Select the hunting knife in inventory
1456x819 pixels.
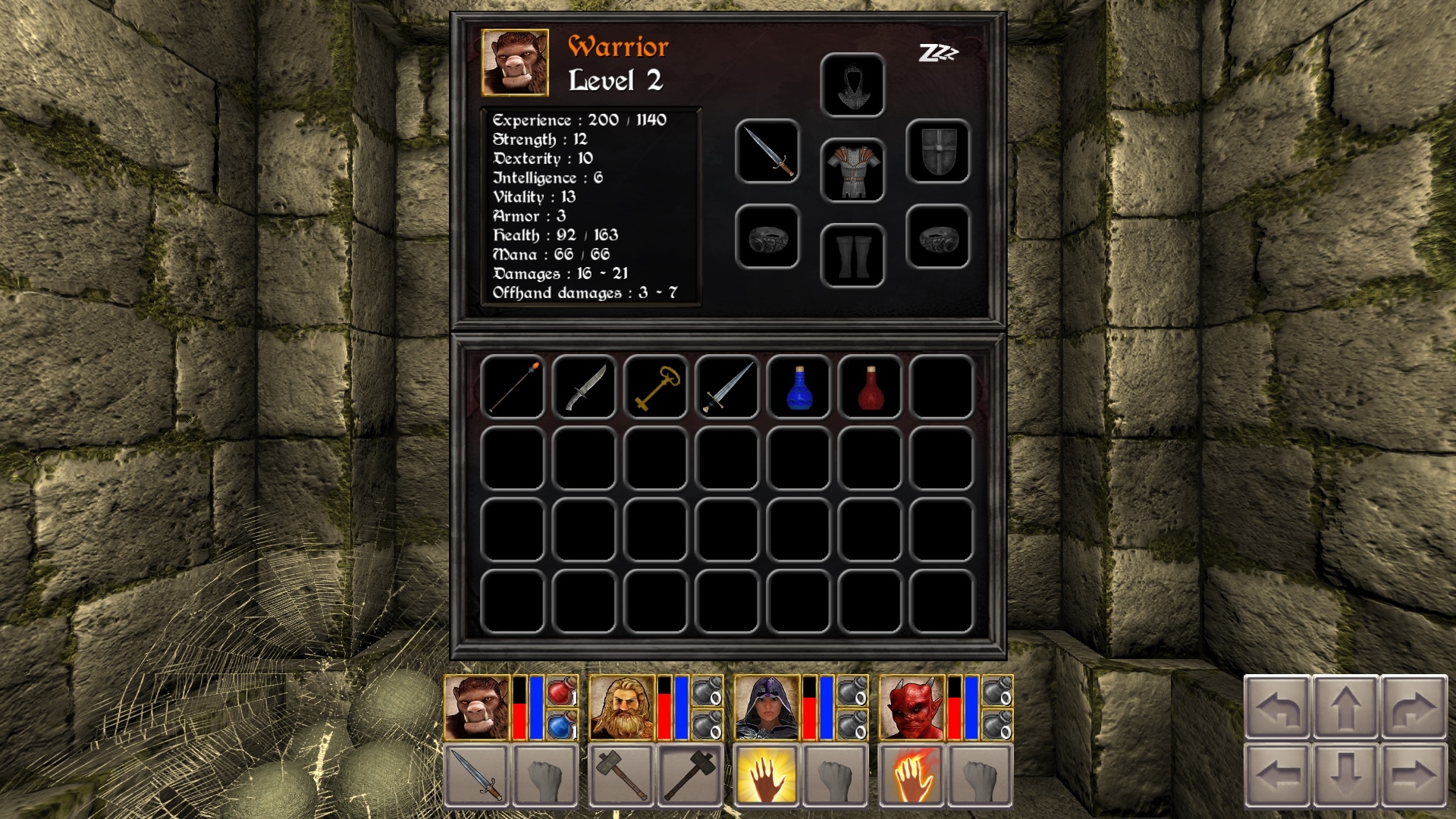click(585, 388)
